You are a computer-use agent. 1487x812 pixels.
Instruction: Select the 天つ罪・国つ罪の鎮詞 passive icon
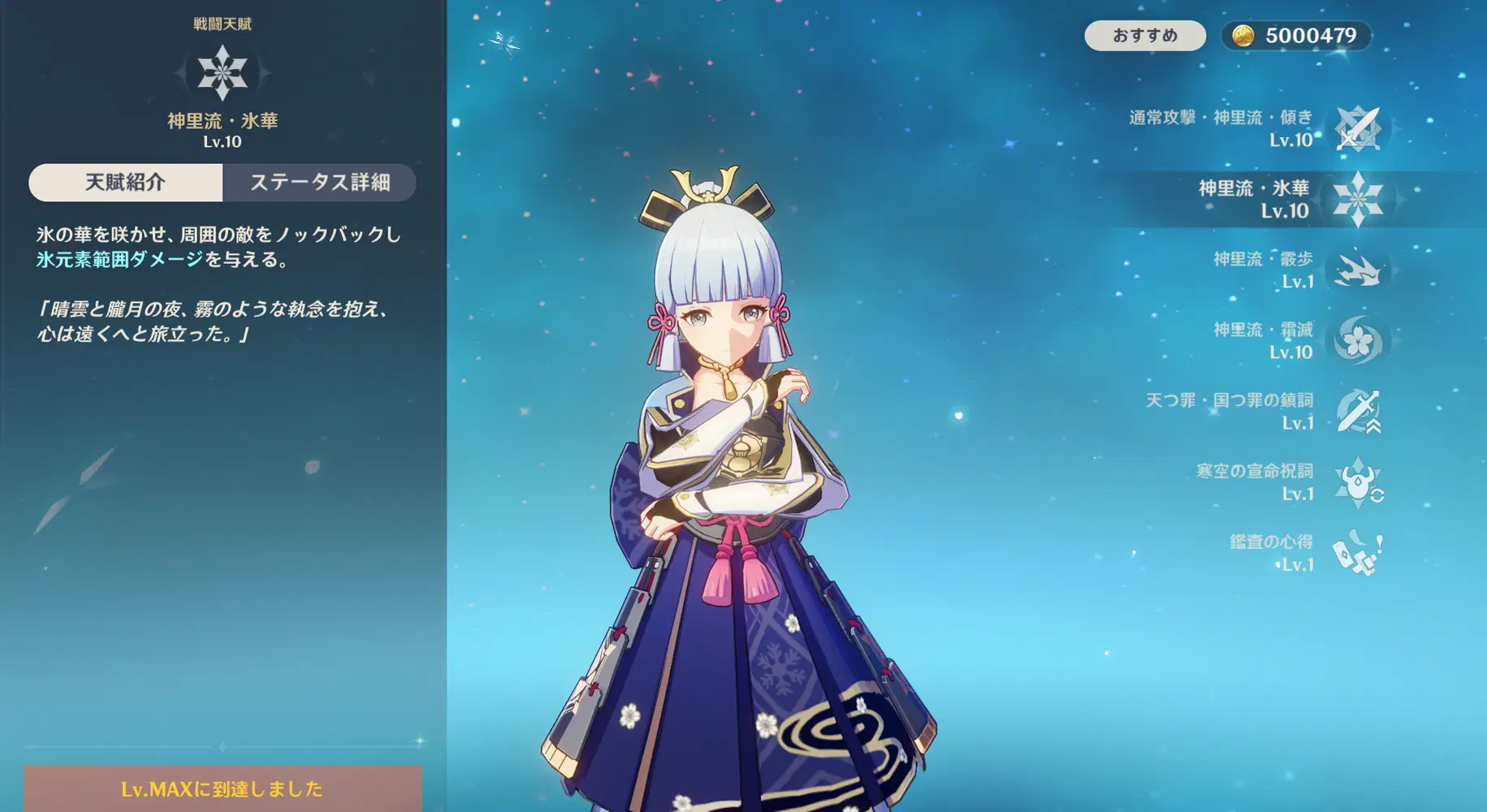[1359, 412]
